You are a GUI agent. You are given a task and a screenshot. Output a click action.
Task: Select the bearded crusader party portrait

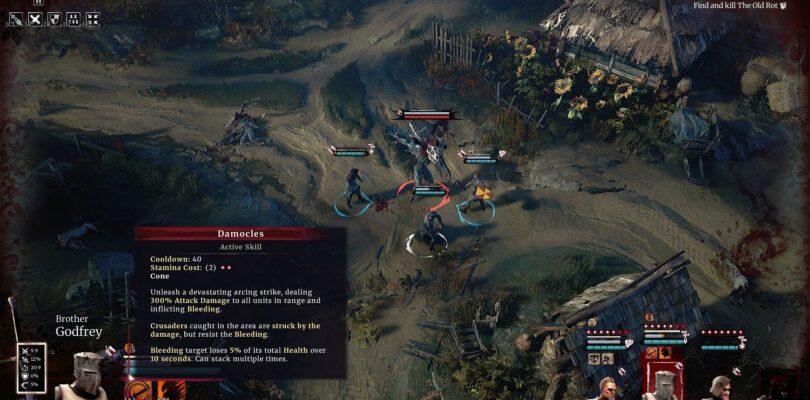pos(607,386)
